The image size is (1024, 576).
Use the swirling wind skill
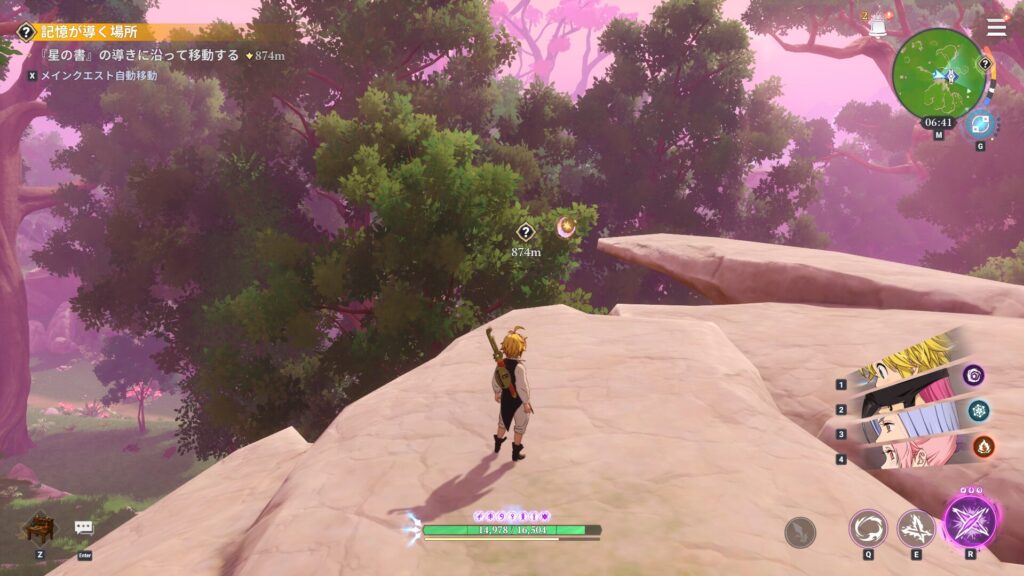tap(868, 528)
